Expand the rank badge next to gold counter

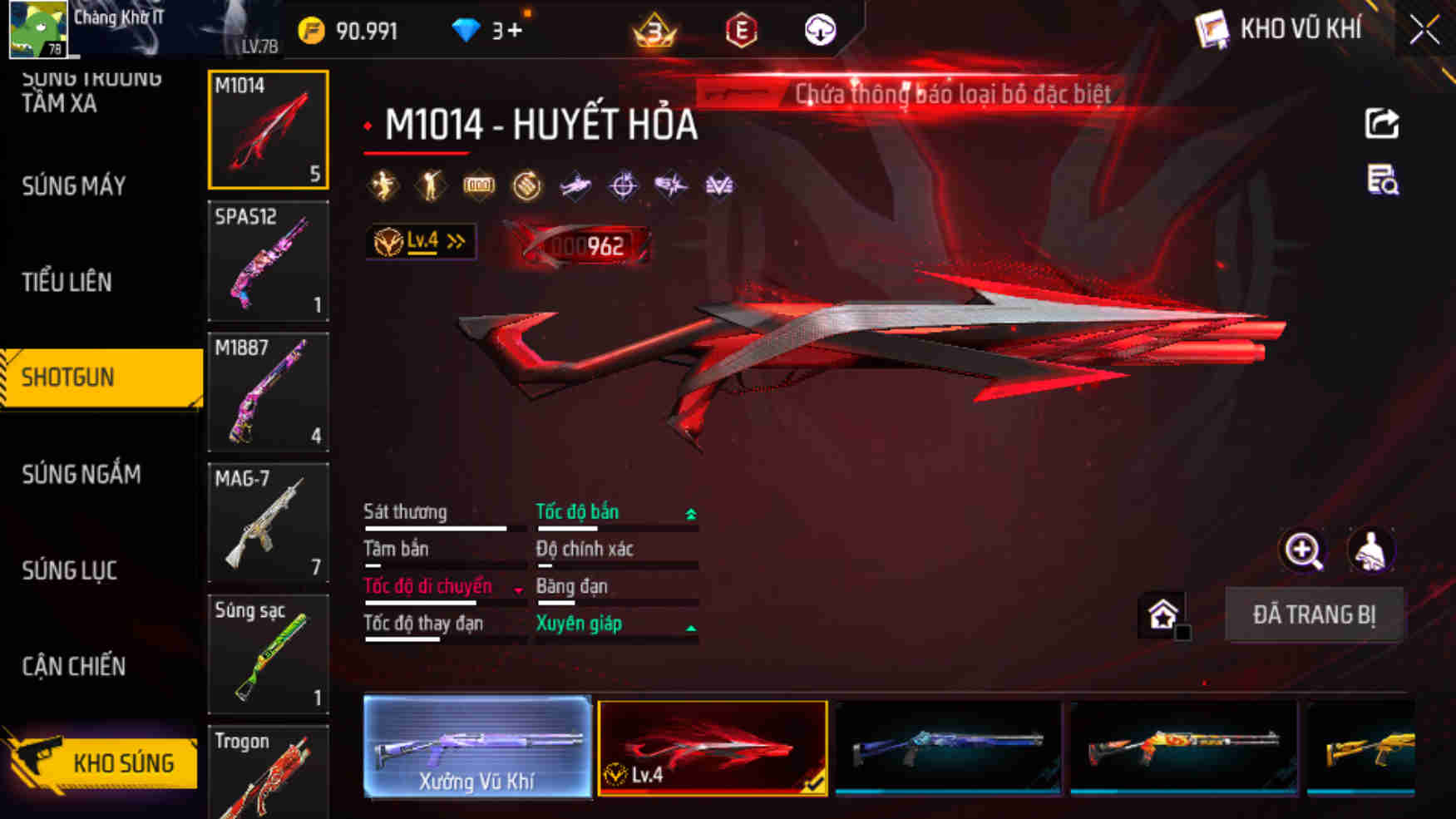tap(653, 29)
